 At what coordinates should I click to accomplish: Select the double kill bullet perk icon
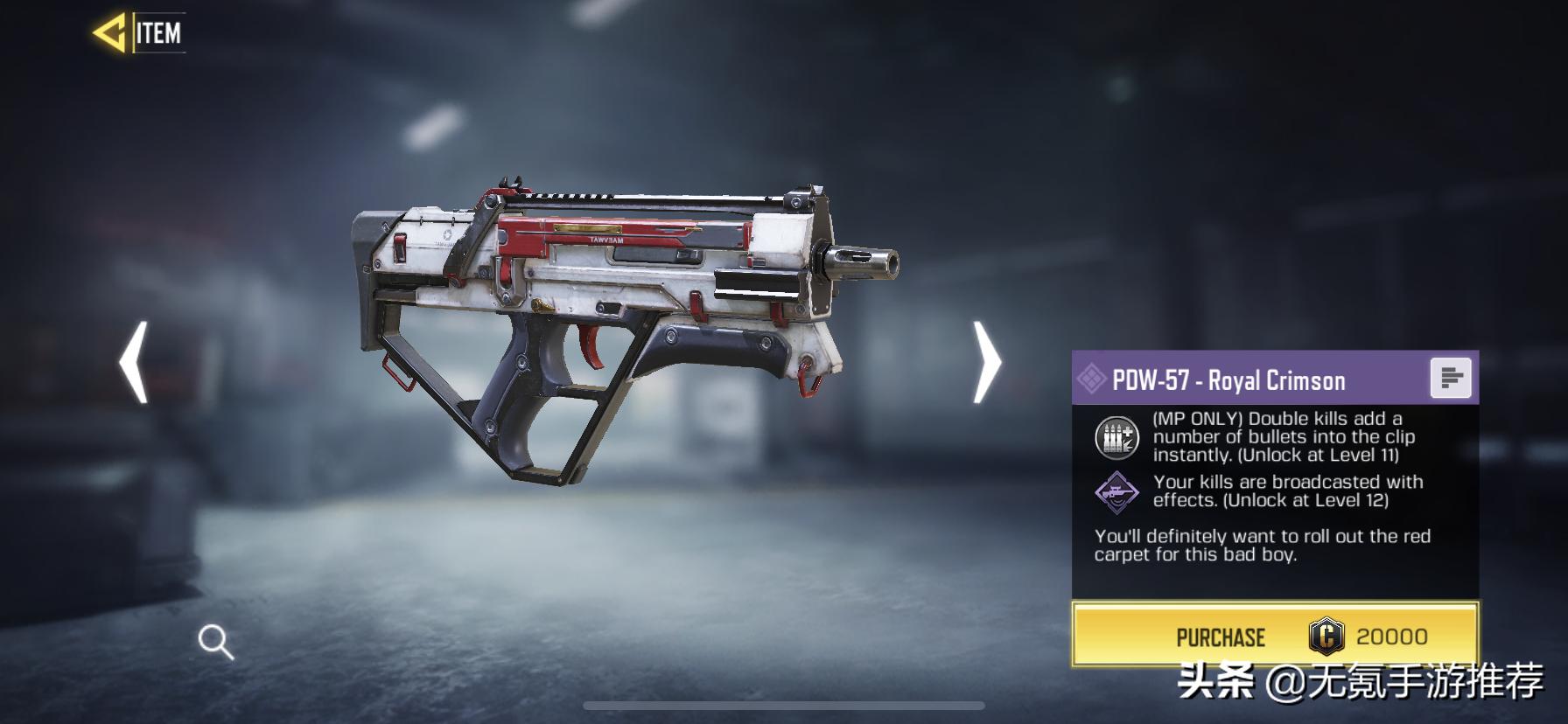coord(1116,437)
